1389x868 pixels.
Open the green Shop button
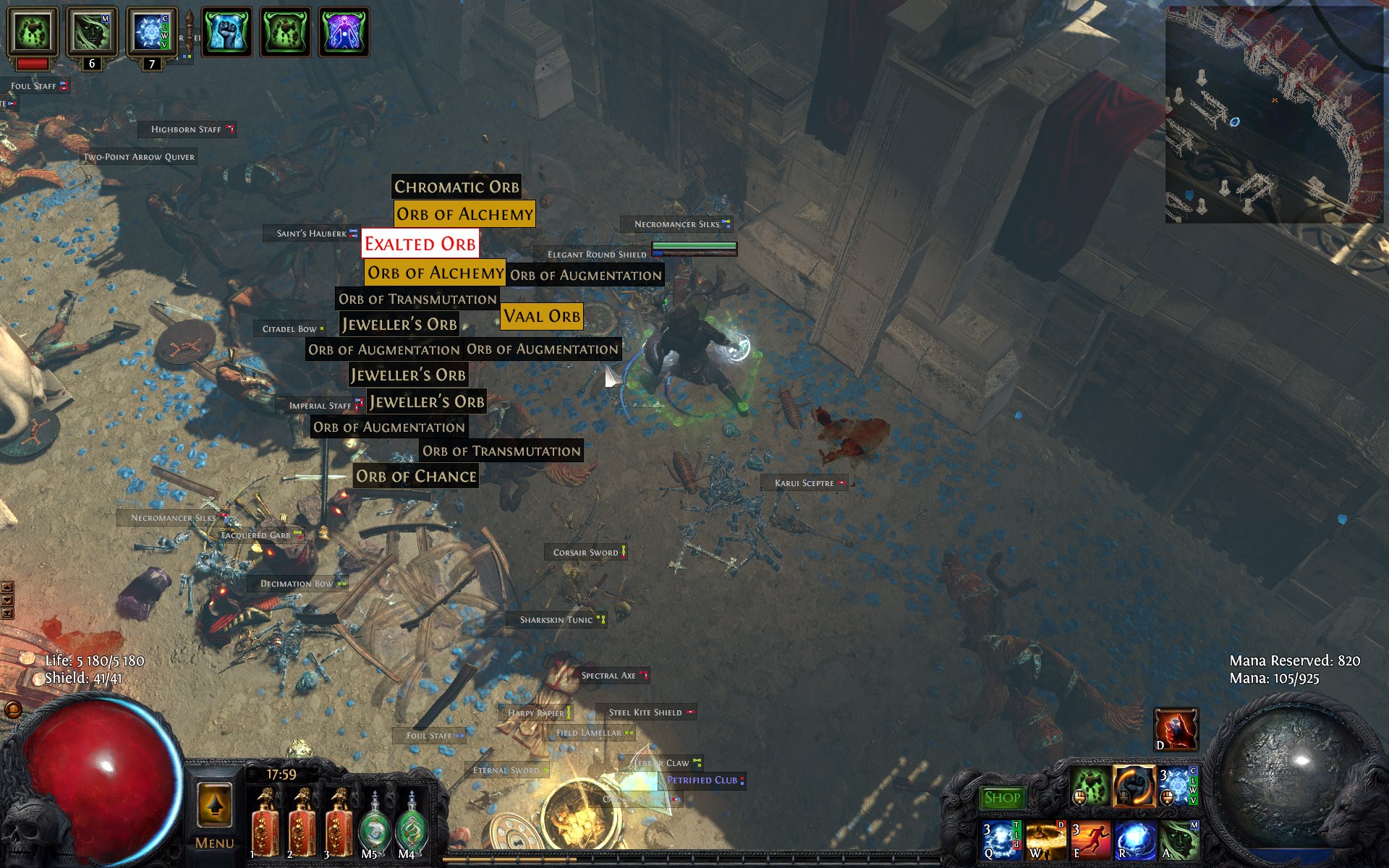coord(1002,798)
